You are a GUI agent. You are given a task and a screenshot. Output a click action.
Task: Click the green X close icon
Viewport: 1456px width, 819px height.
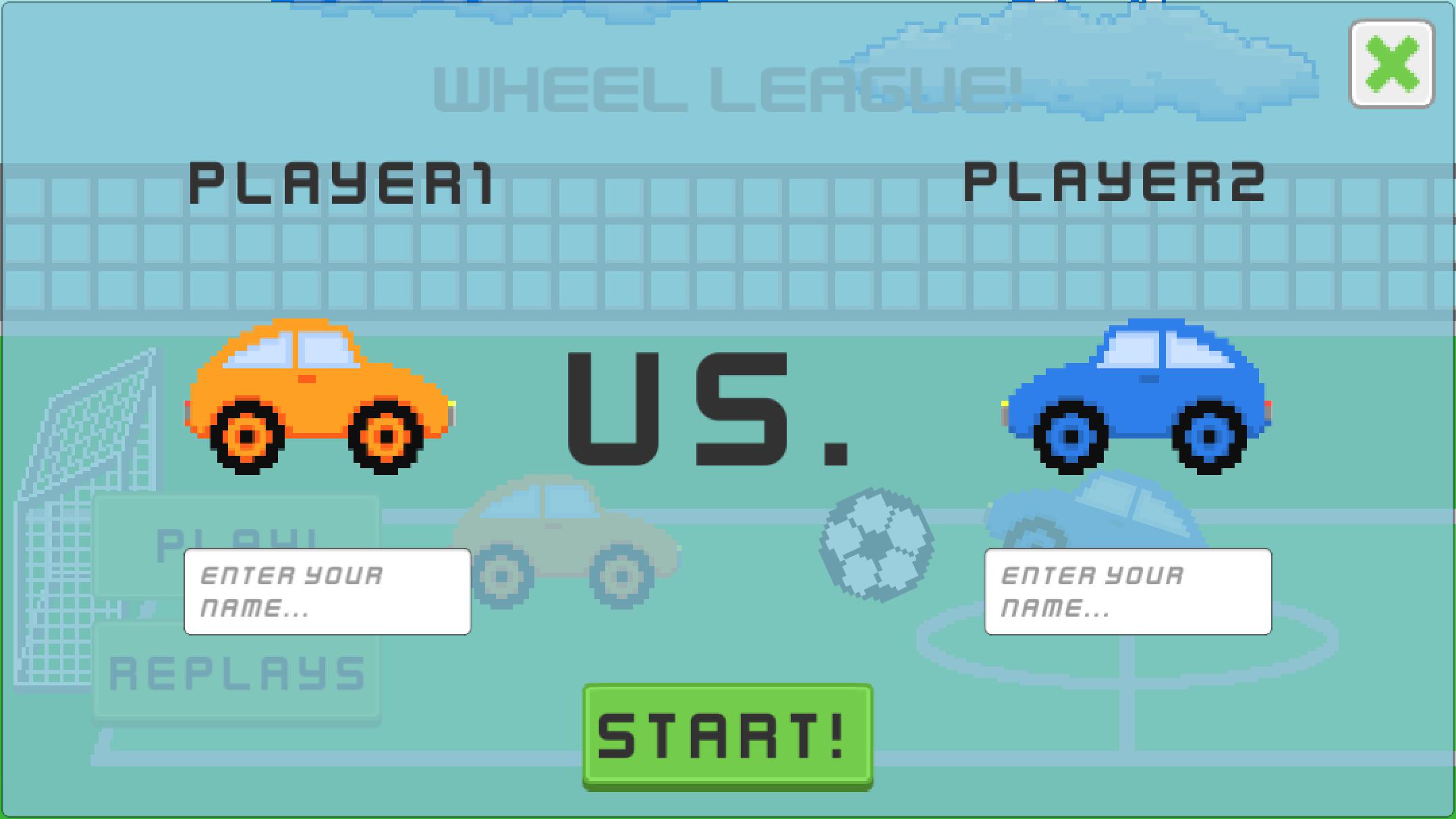[x=1391, y=64]
